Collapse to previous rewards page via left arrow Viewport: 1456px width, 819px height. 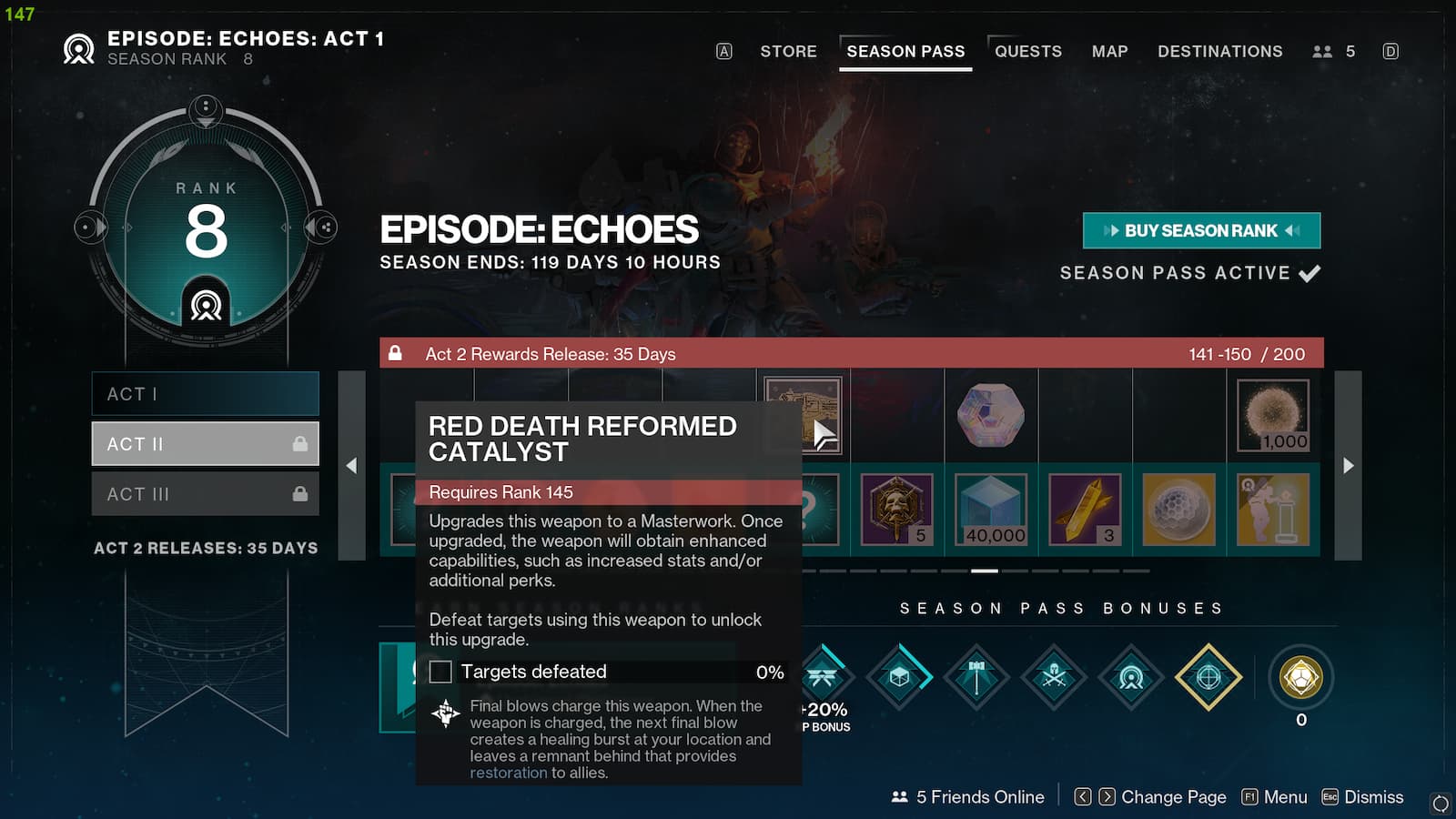tap(351, 466)
